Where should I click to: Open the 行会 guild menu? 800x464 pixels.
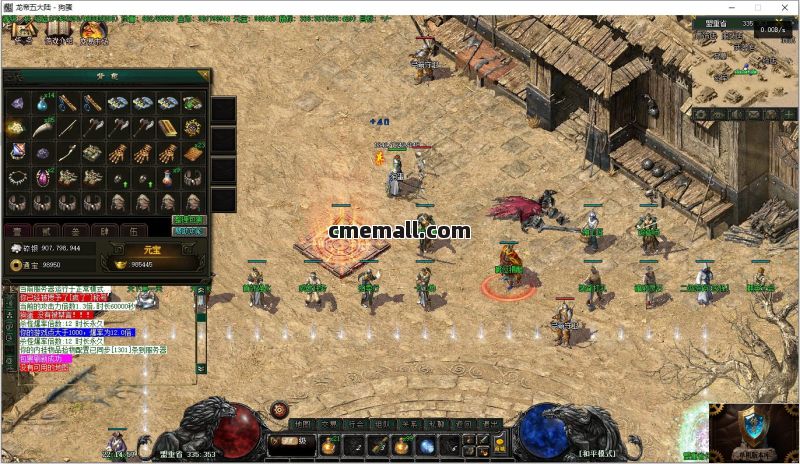(357, 424)
